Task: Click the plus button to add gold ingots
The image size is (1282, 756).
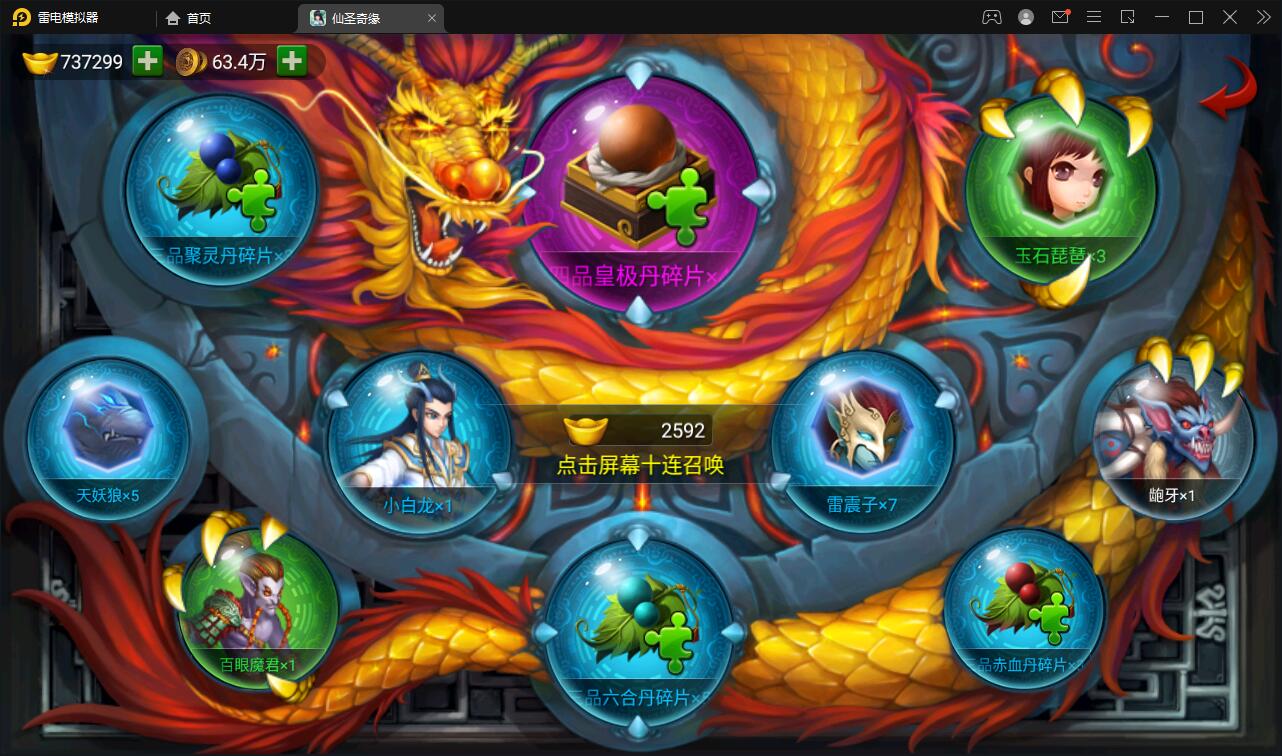Action: click(146, 61)
